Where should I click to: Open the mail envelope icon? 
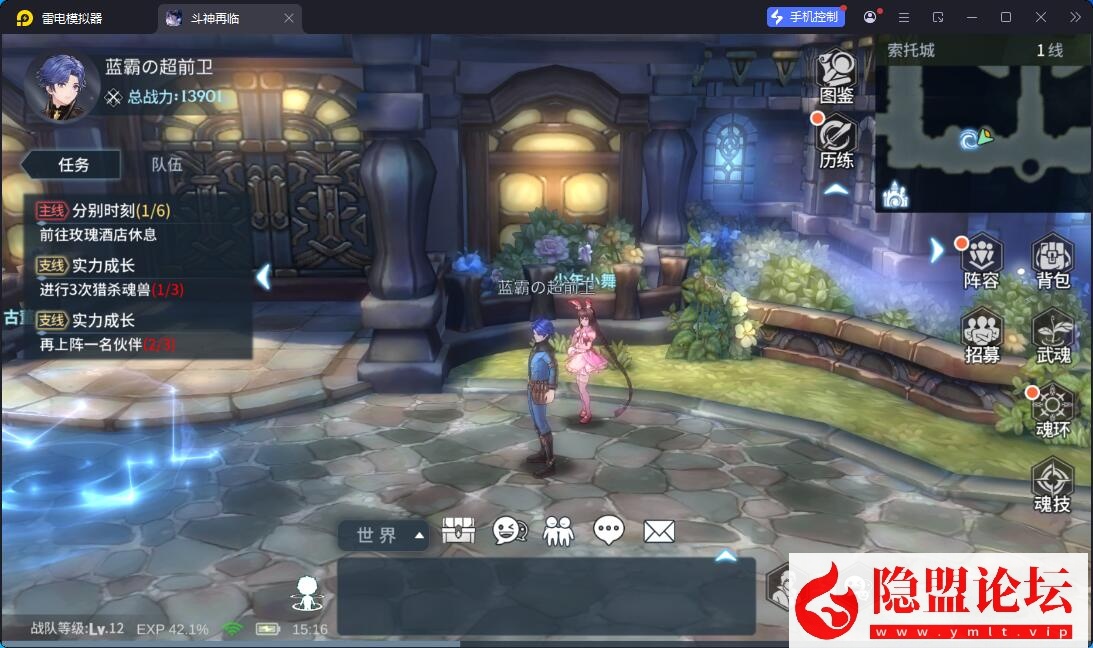coord(659,531)
